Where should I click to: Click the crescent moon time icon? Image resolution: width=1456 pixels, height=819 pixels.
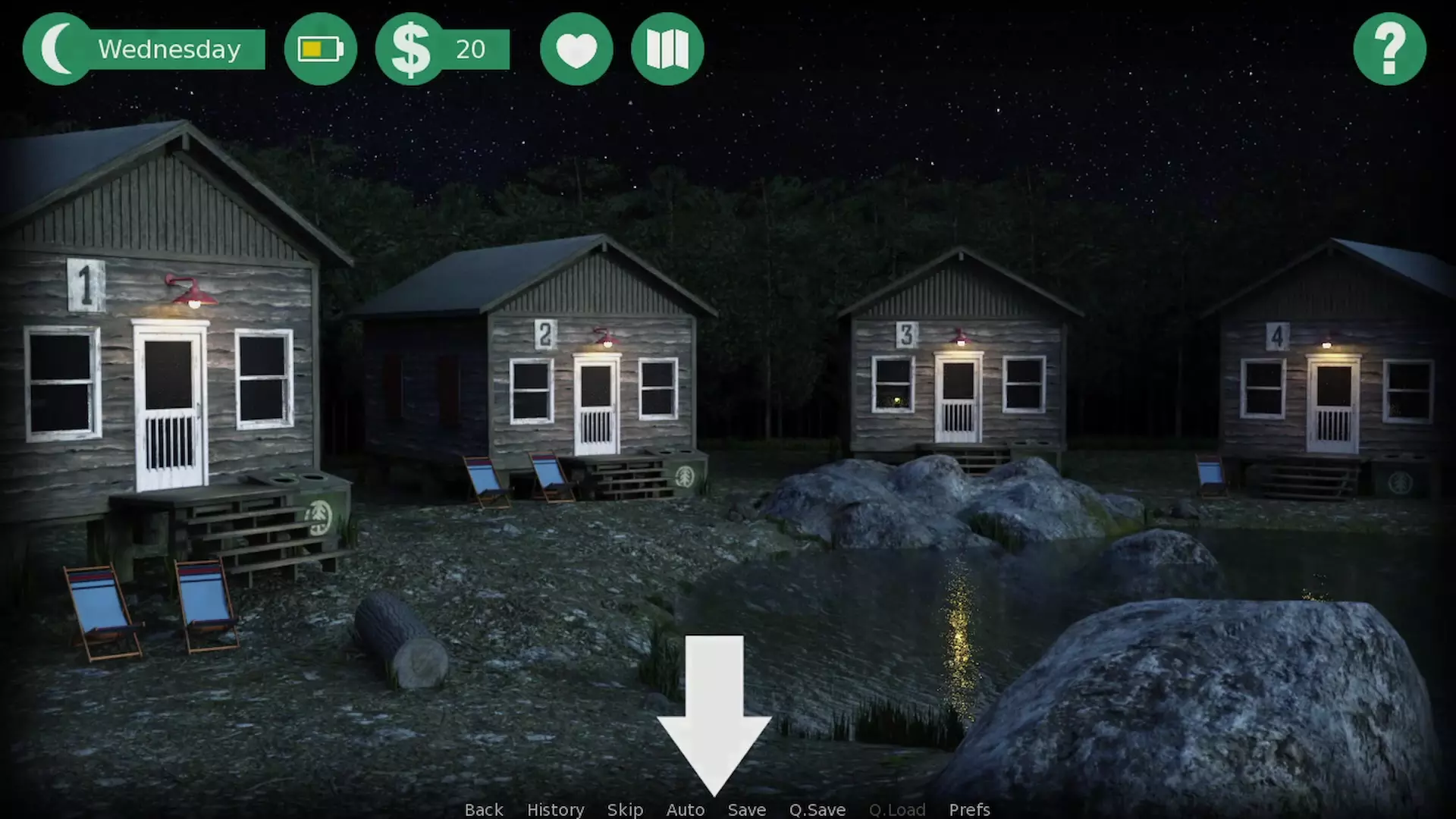pos(57,49)
